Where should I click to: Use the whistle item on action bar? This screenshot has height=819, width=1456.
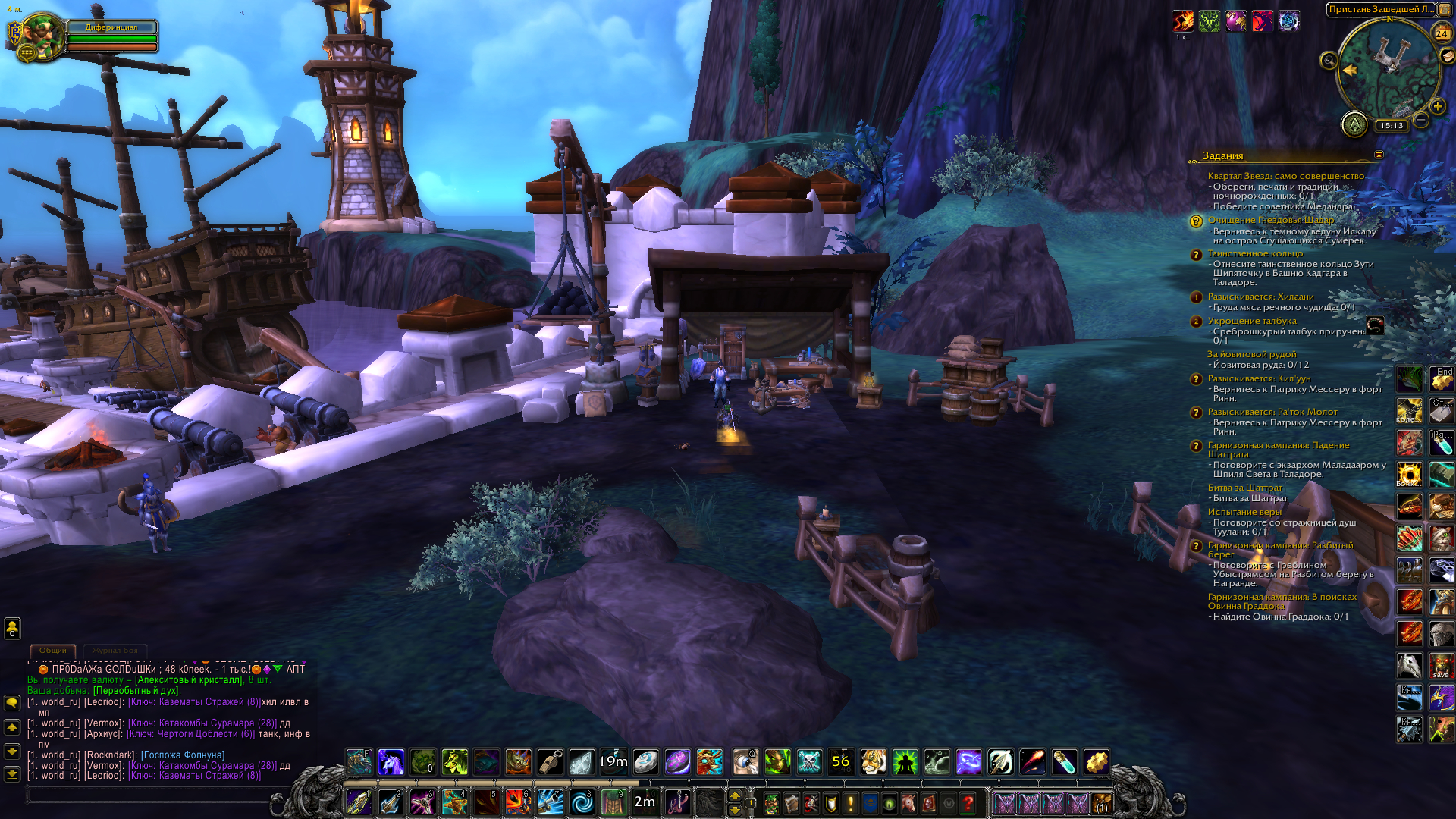tap(550, 761)
